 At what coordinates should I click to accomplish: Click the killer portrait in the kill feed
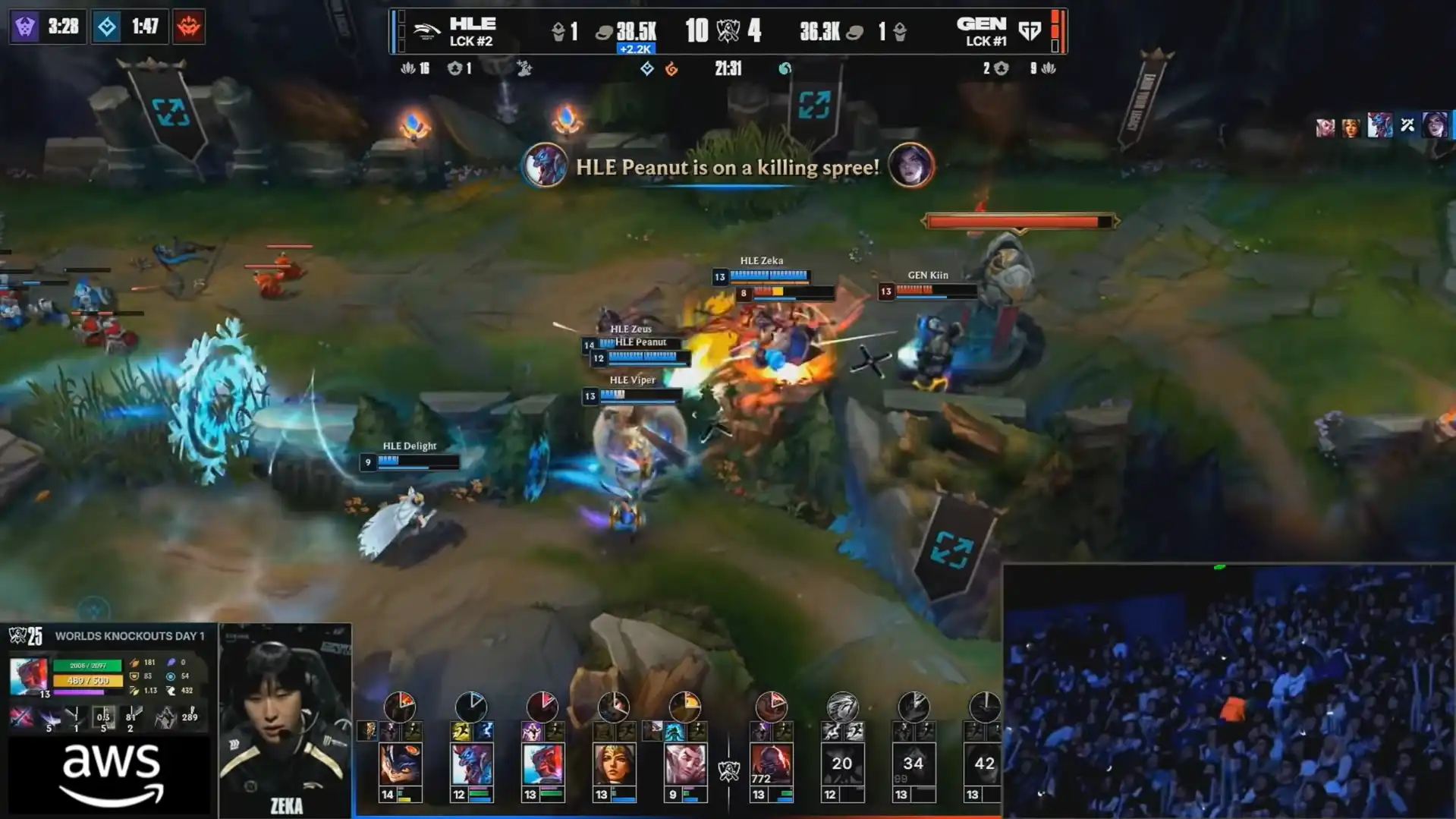544,165
